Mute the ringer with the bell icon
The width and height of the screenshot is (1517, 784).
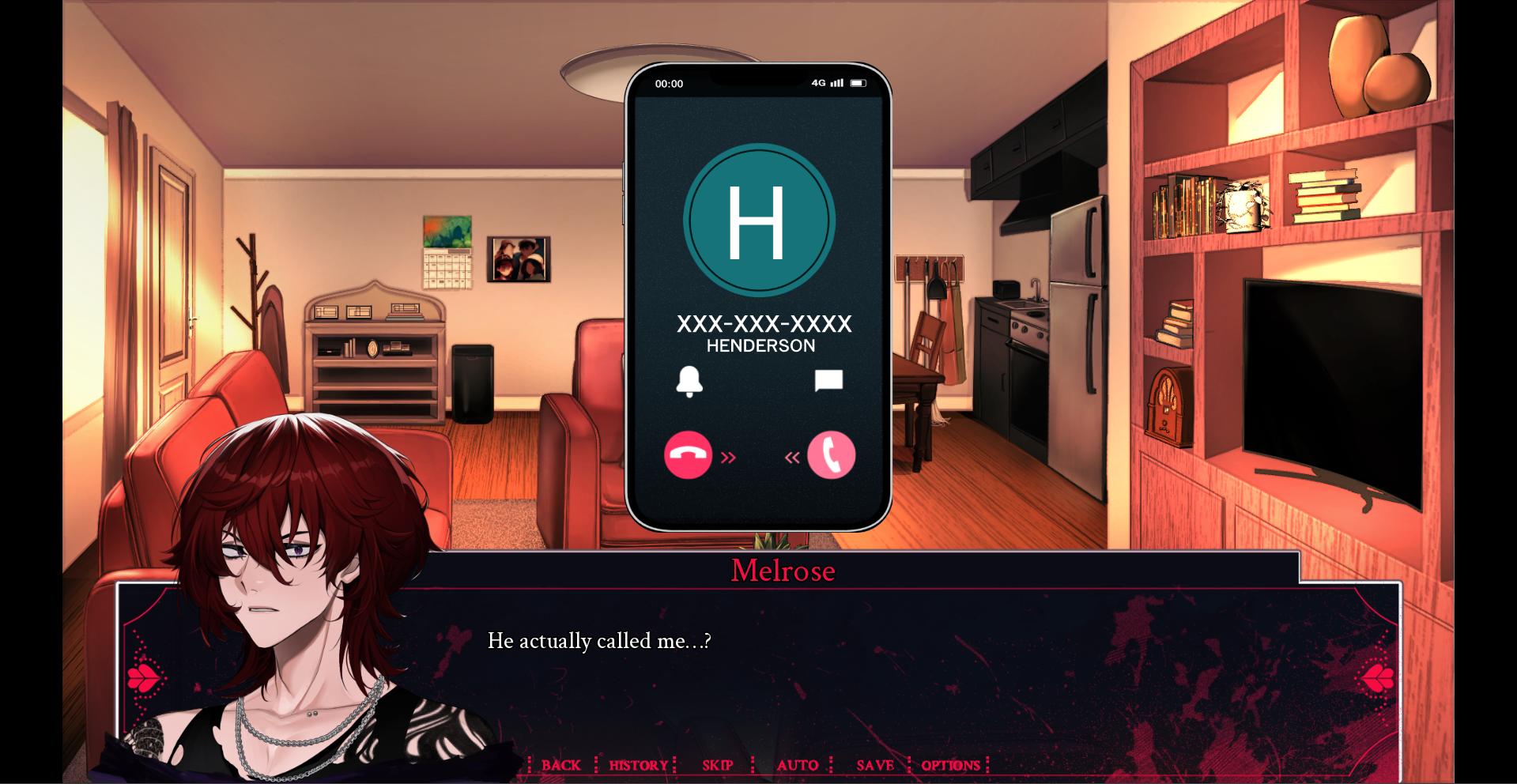(x=691, y=382)
